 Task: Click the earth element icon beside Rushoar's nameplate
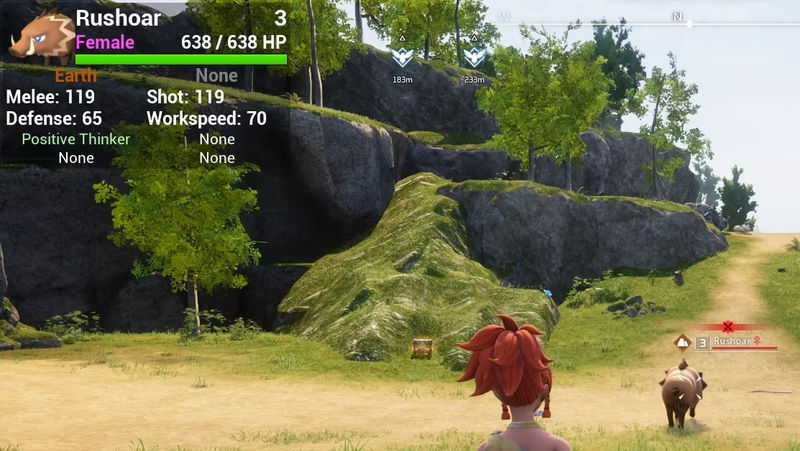pos(682,342)
